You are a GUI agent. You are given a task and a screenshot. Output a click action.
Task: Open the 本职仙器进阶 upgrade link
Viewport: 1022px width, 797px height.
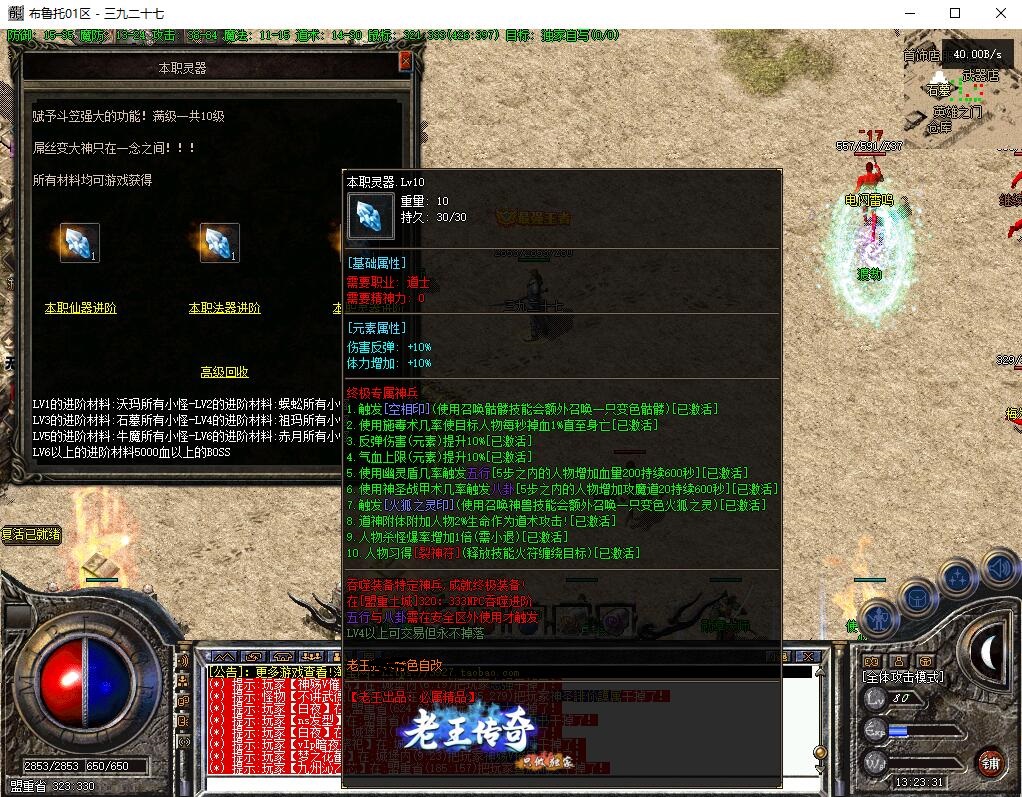click(81, 308)
